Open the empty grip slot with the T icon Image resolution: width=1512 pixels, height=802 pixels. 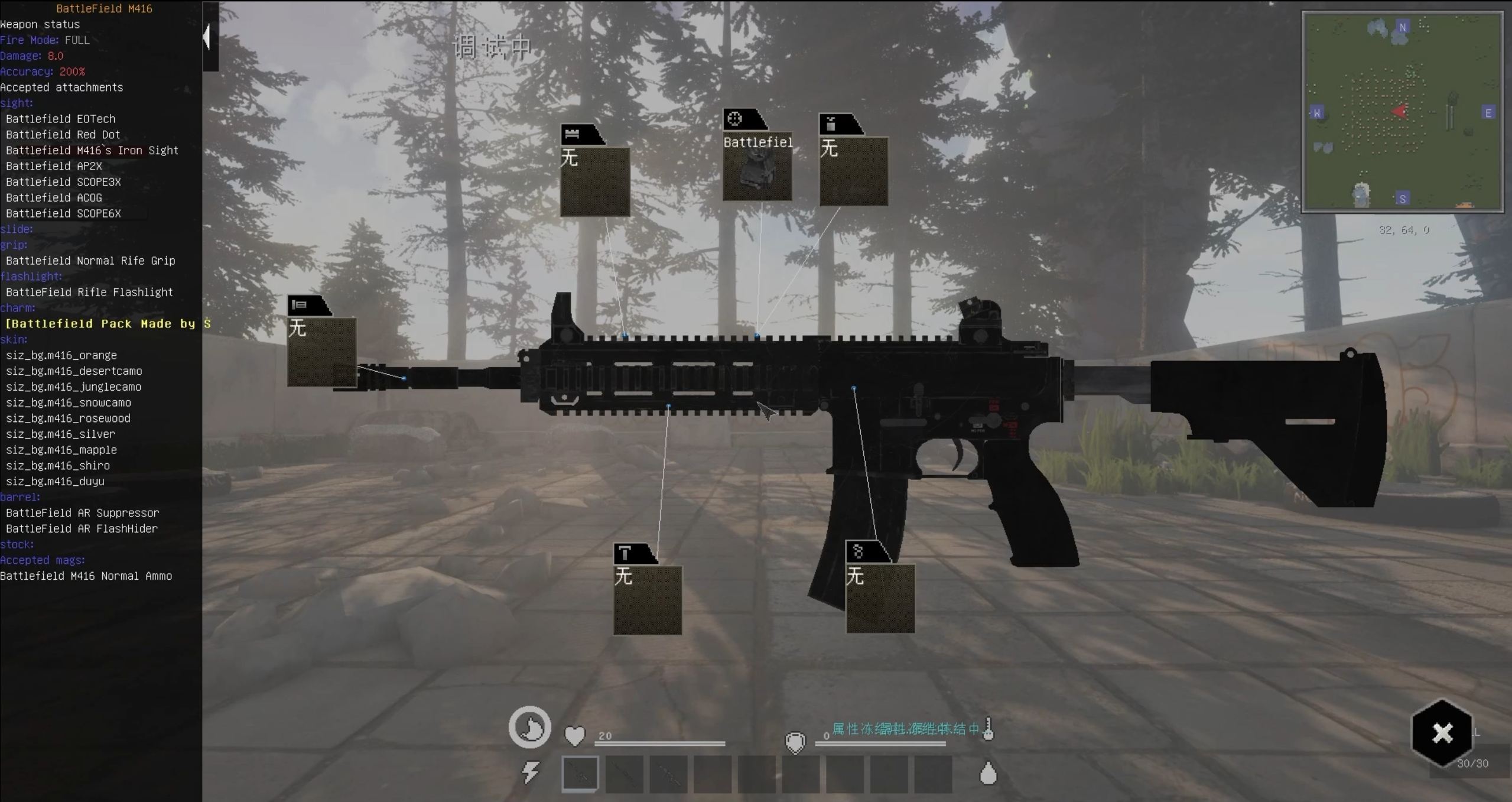[648, 599]
